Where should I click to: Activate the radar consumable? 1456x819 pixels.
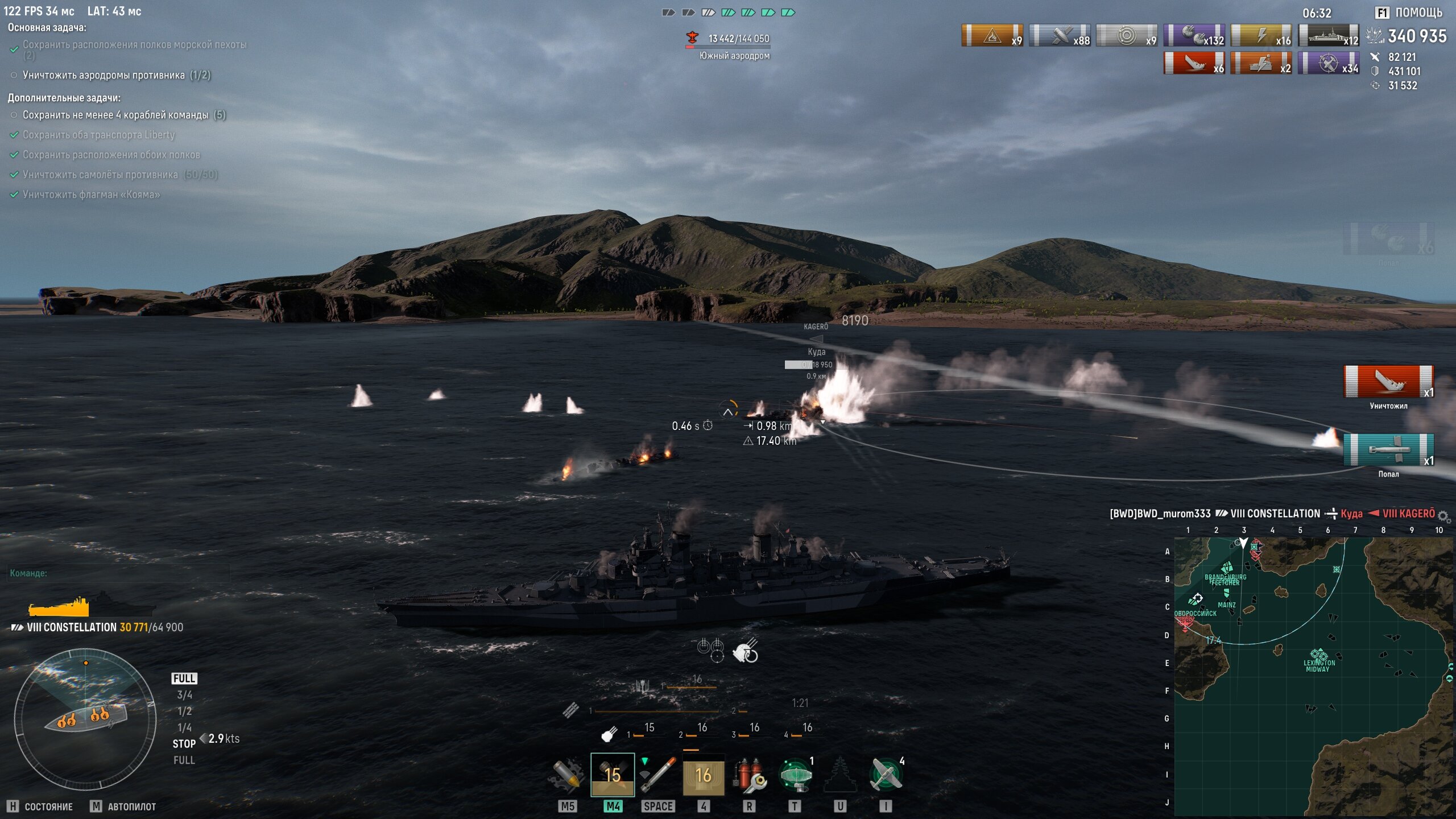(x=795, y=775)
